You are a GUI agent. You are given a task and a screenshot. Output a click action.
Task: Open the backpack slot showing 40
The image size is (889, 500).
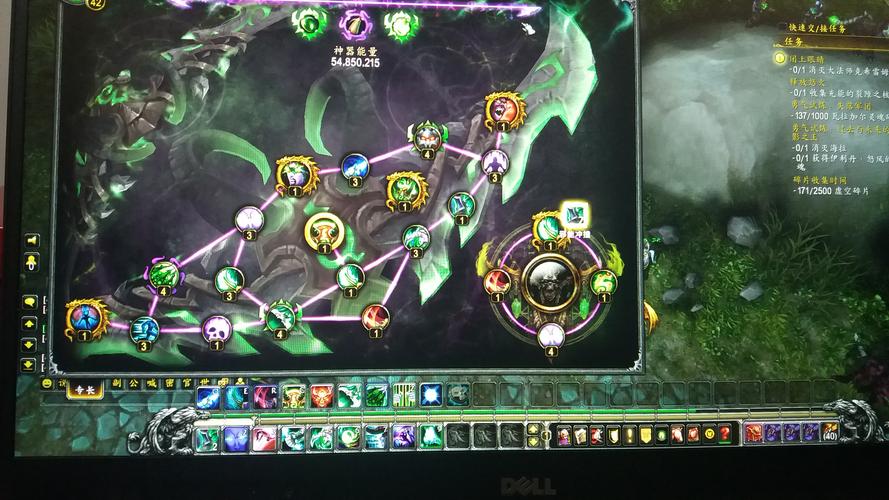829,432
